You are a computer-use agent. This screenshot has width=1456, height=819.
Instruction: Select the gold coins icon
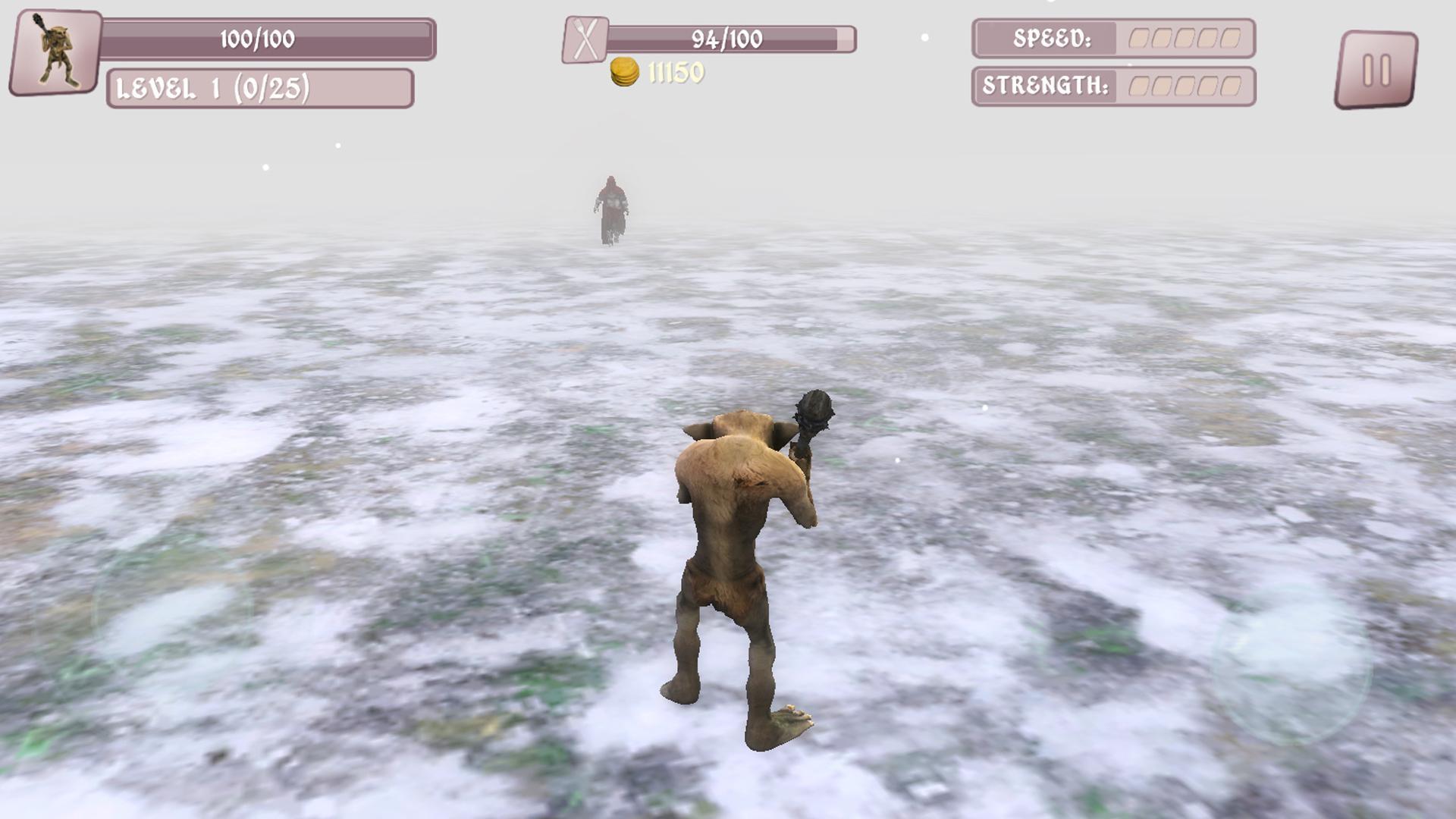coord(626,70)
